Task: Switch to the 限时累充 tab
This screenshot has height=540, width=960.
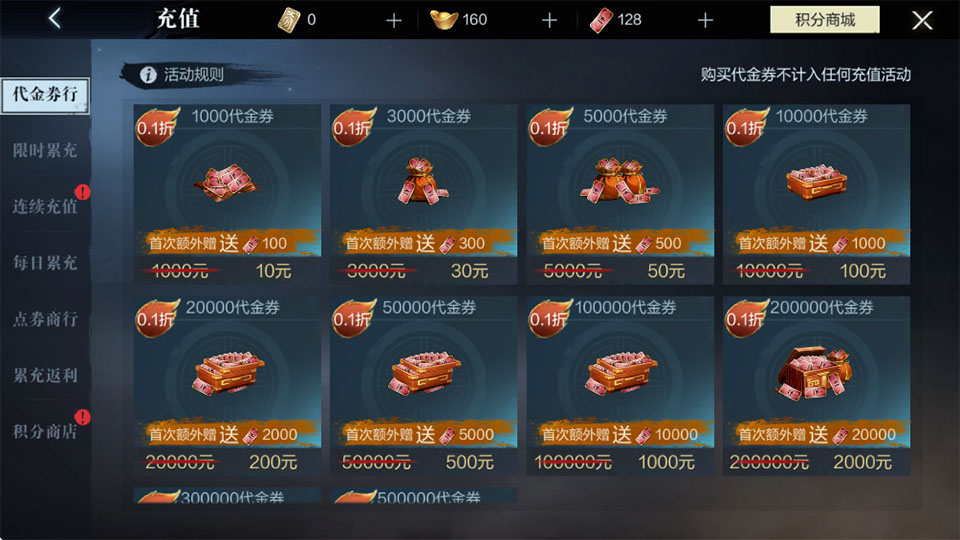Action: [45, 151]
